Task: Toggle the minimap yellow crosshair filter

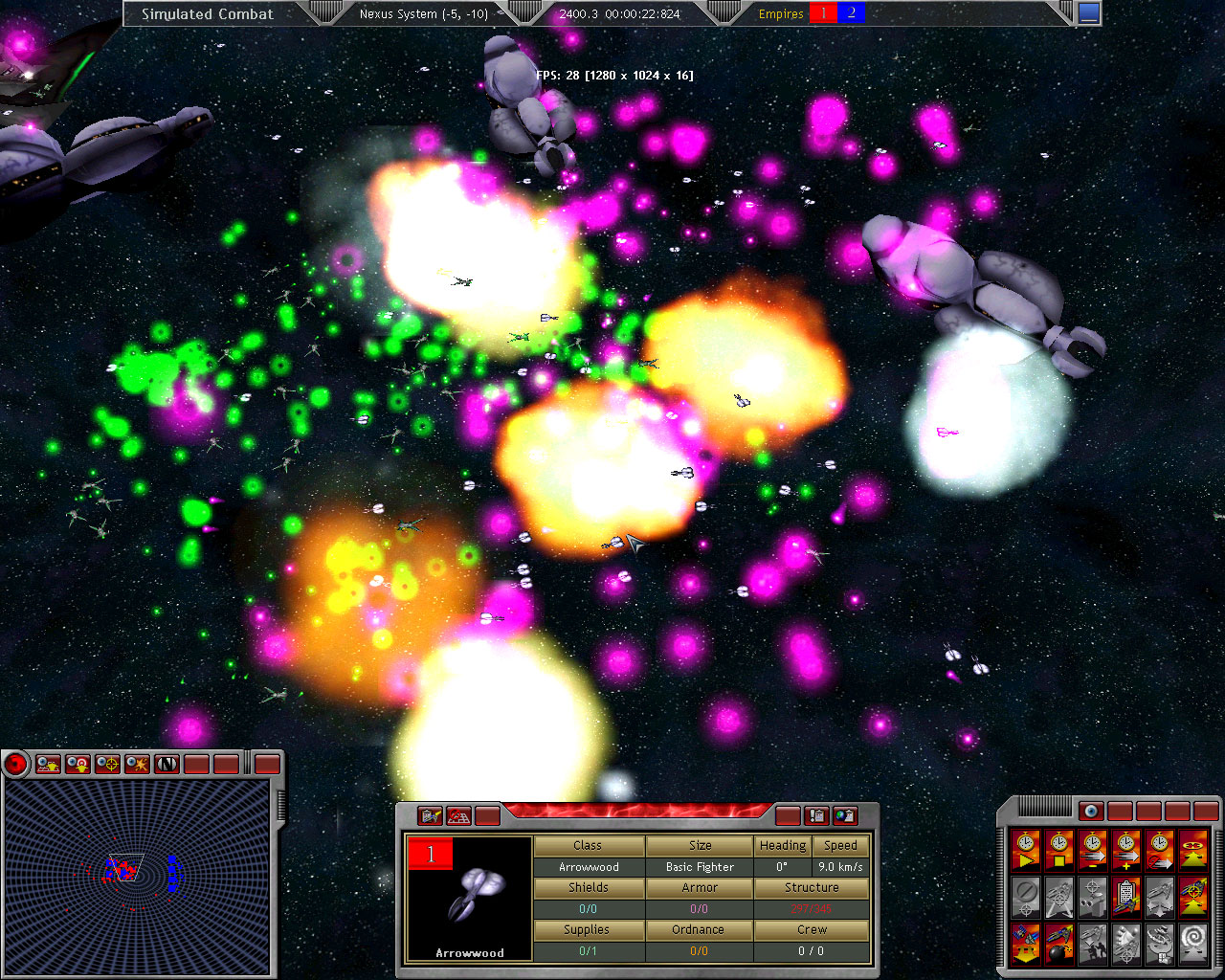Action: pyautogui.click(x=108, y=764)
